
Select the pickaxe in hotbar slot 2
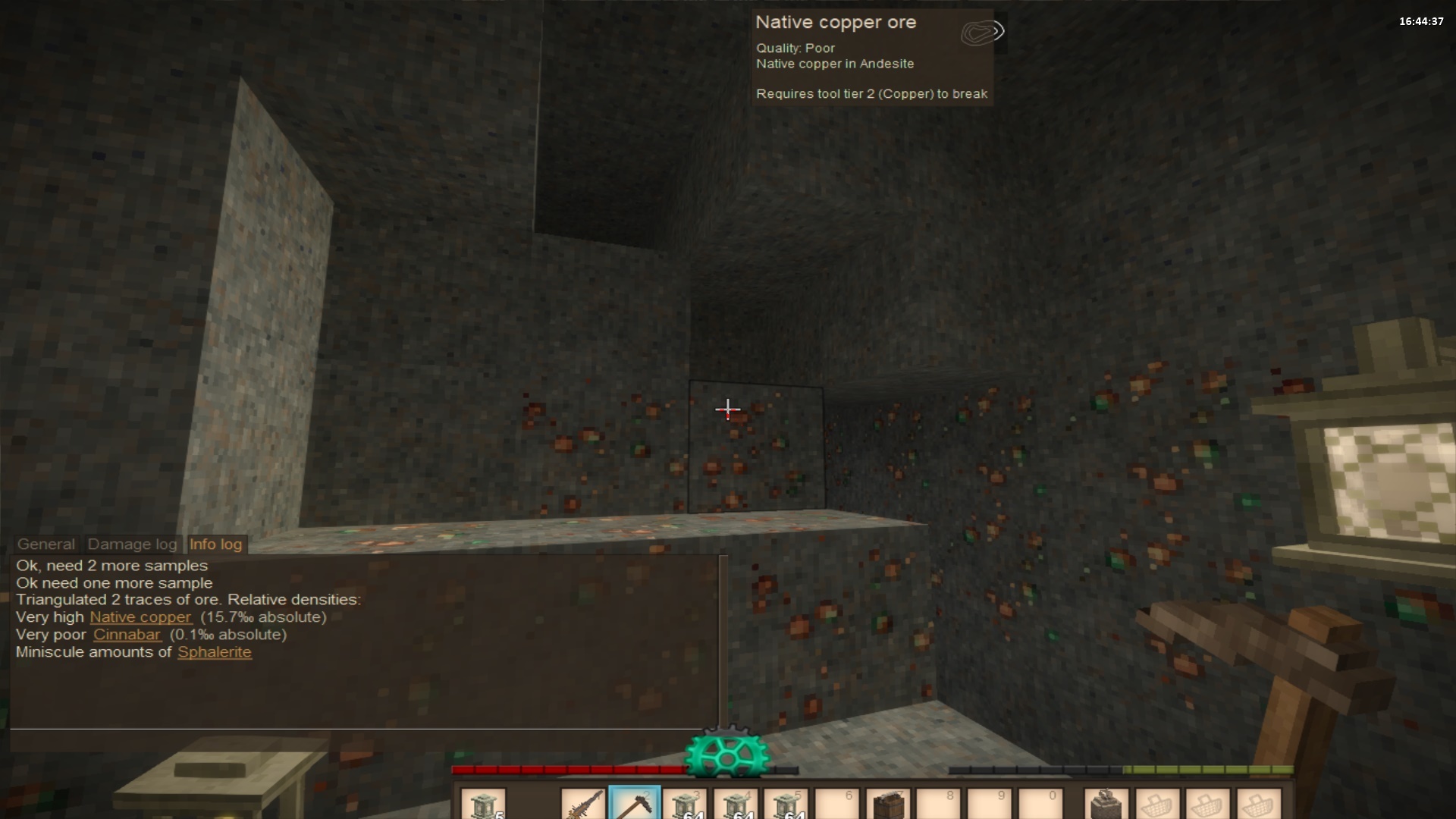634,804
